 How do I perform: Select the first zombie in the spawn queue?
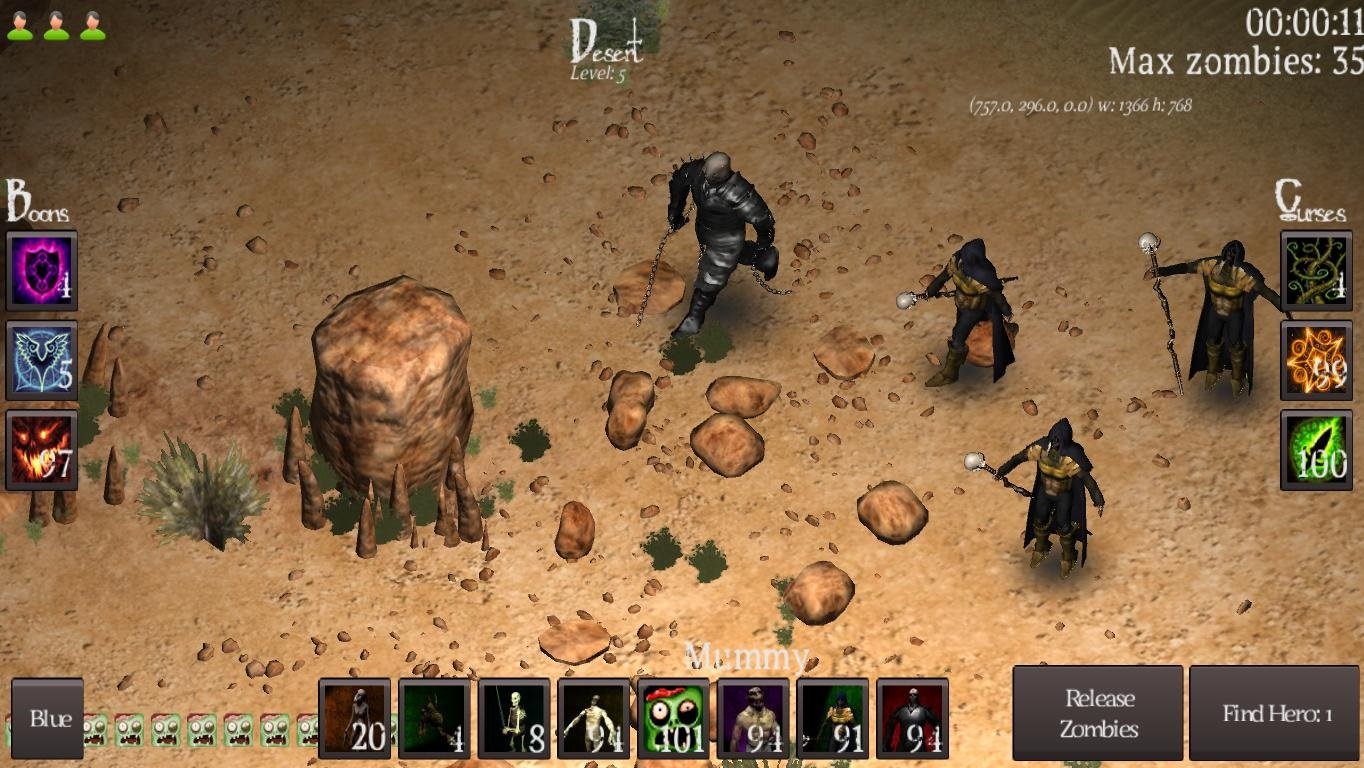(95, 730)
